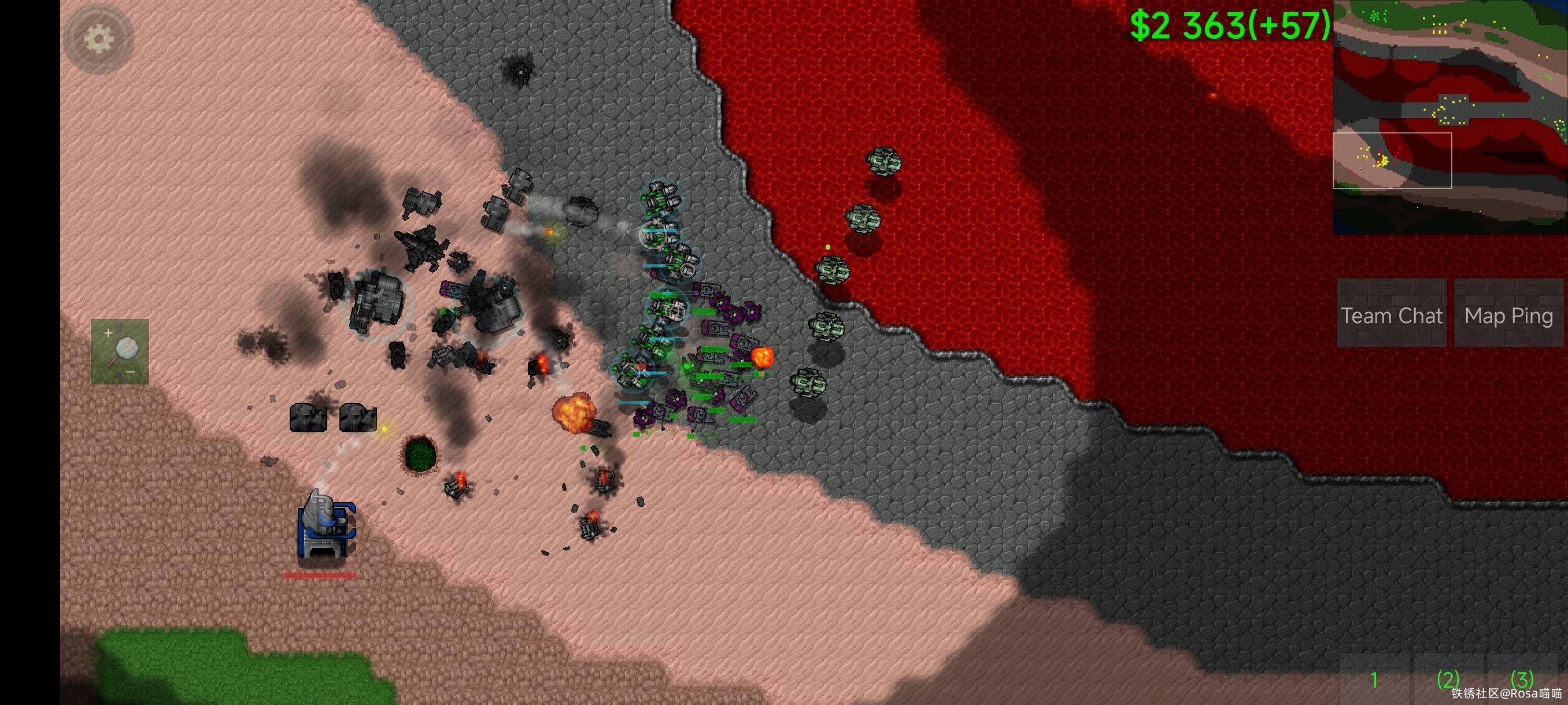Select control group 1
1568x705 pixels.
[x=1374, y=679]
